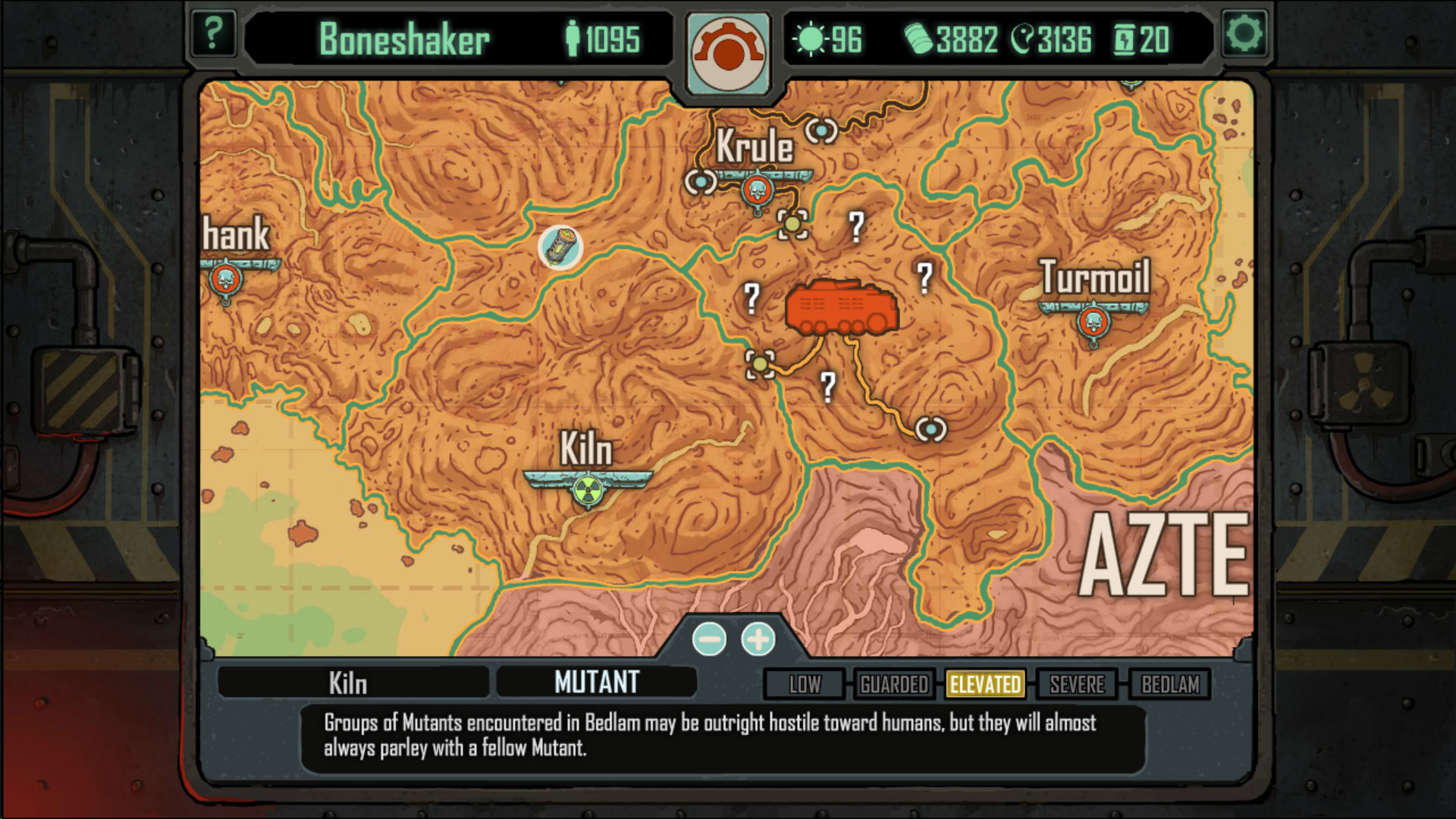Switch to the BEDLAM threat tab

tap(1168, 685)
